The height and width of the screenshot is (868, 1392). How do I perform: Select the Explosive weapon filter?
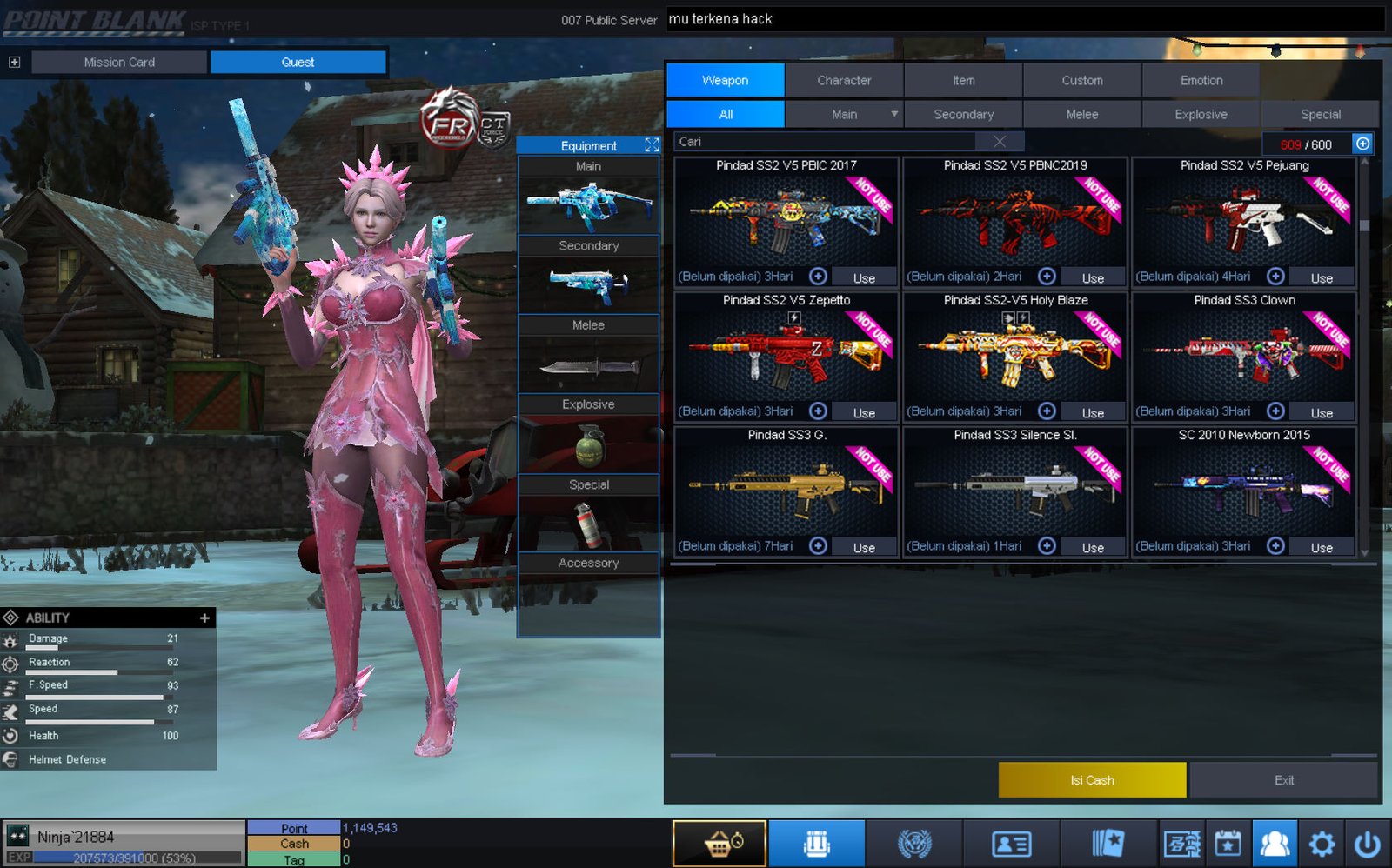(1201, 114)
